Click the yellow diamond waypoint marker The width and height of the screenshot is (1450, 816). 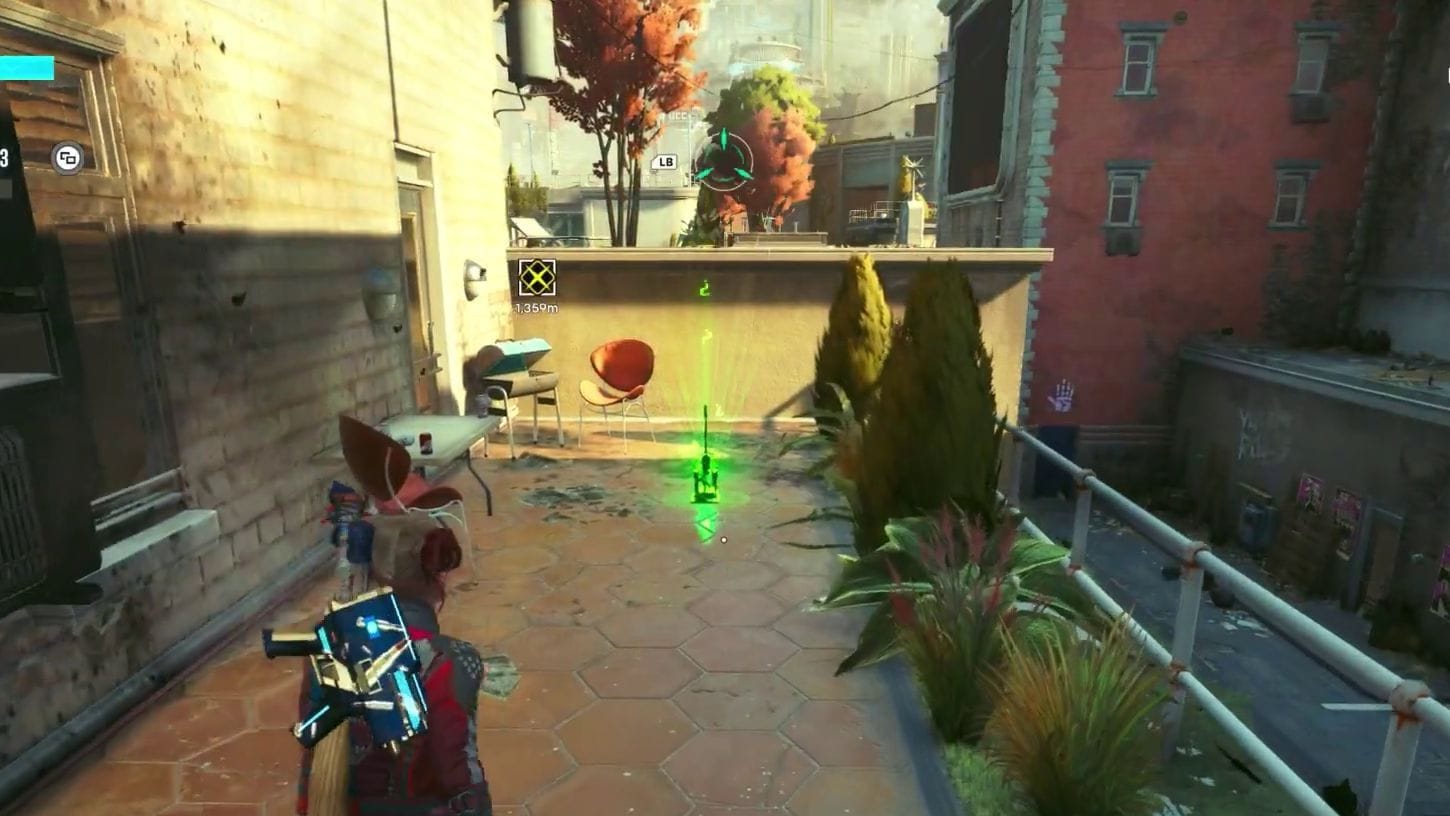tap(536, 276)
